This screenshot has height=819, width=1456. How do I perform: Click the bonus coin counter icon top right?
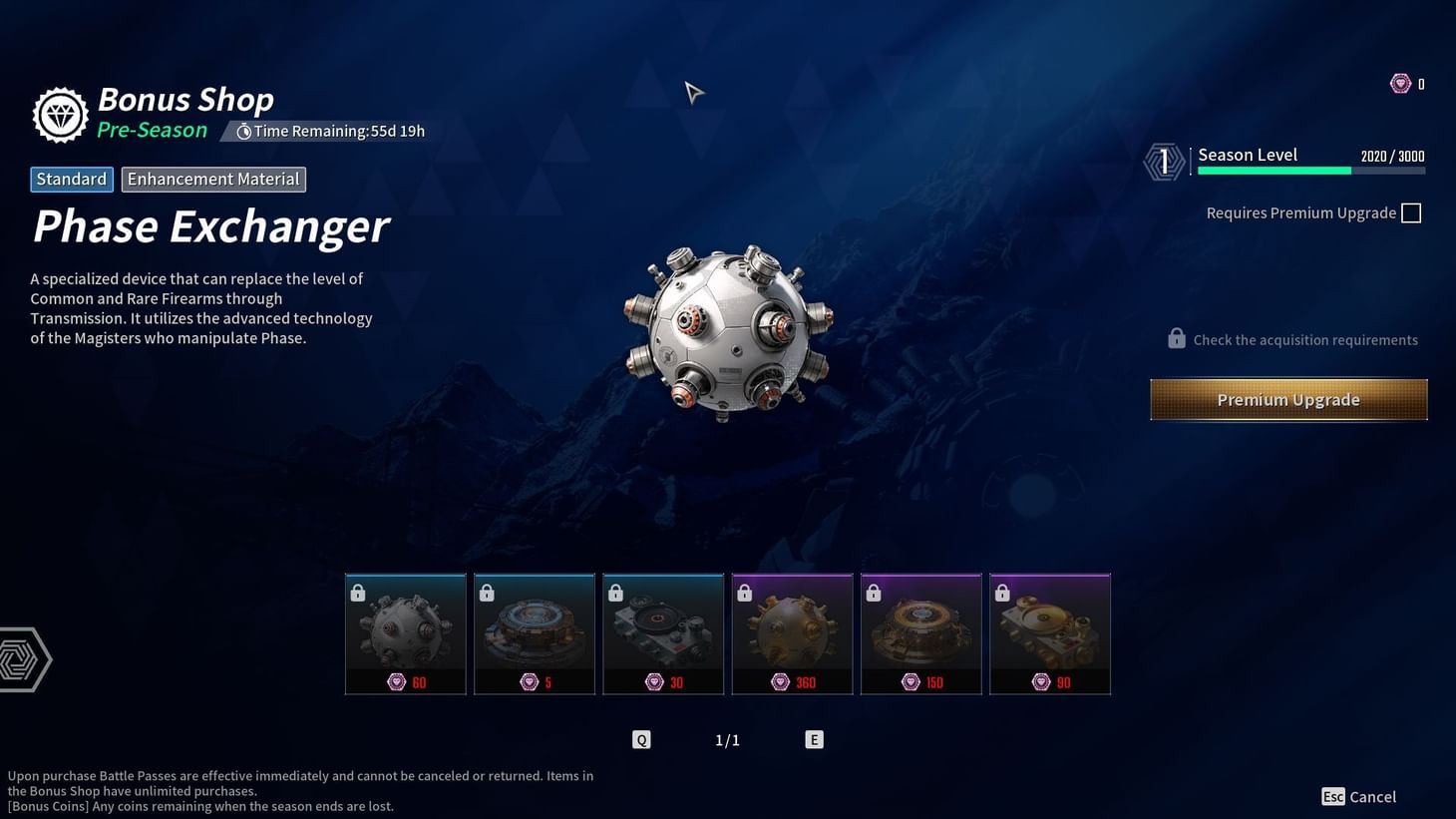1401,84
